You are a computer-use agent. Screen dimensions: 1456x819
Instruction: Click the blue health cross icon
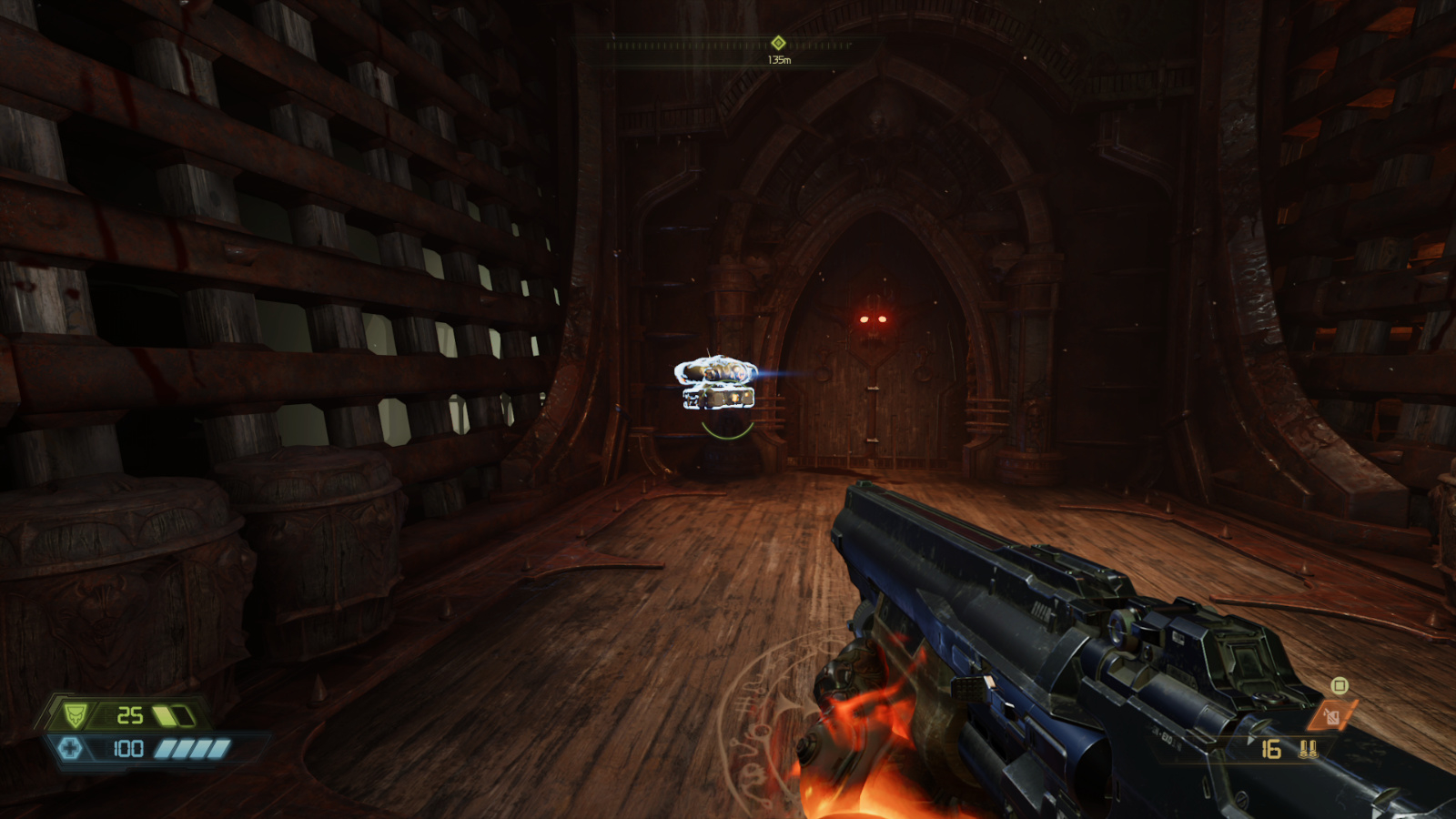70,748
